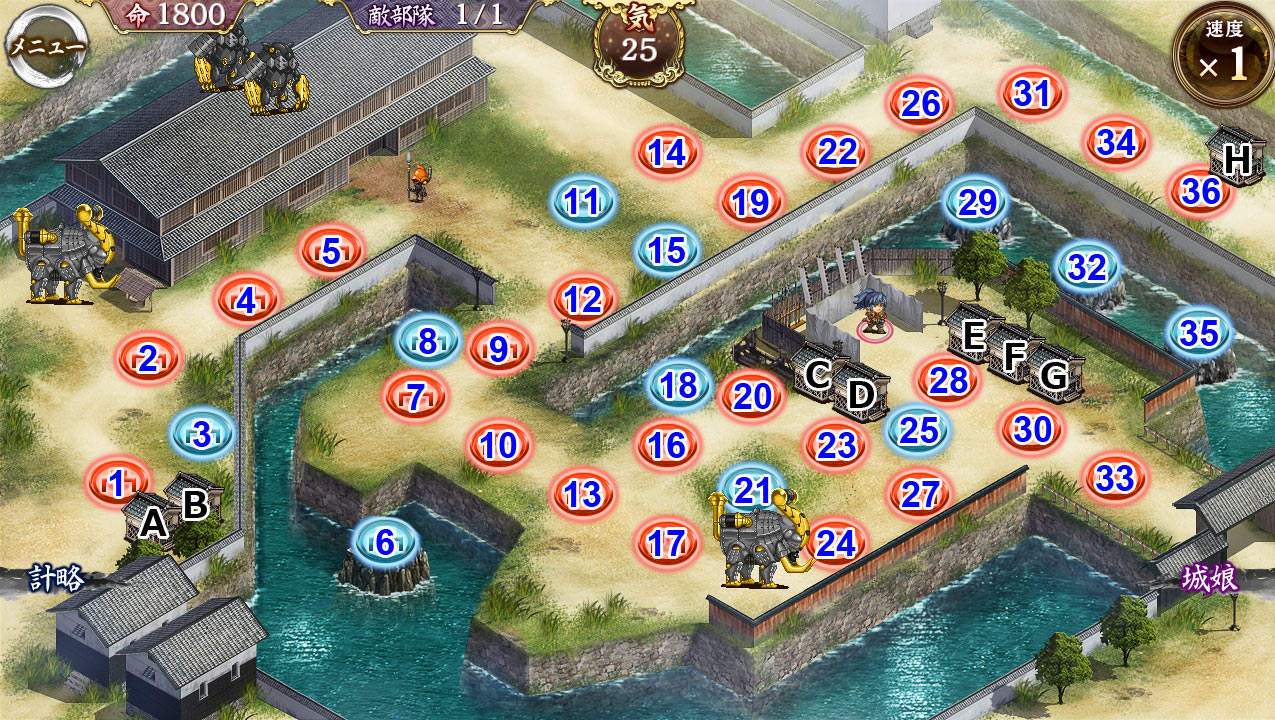Screen dimensions: 1275x720
Task: Pick blue deployment slot 25
Action: click(919, 430)
